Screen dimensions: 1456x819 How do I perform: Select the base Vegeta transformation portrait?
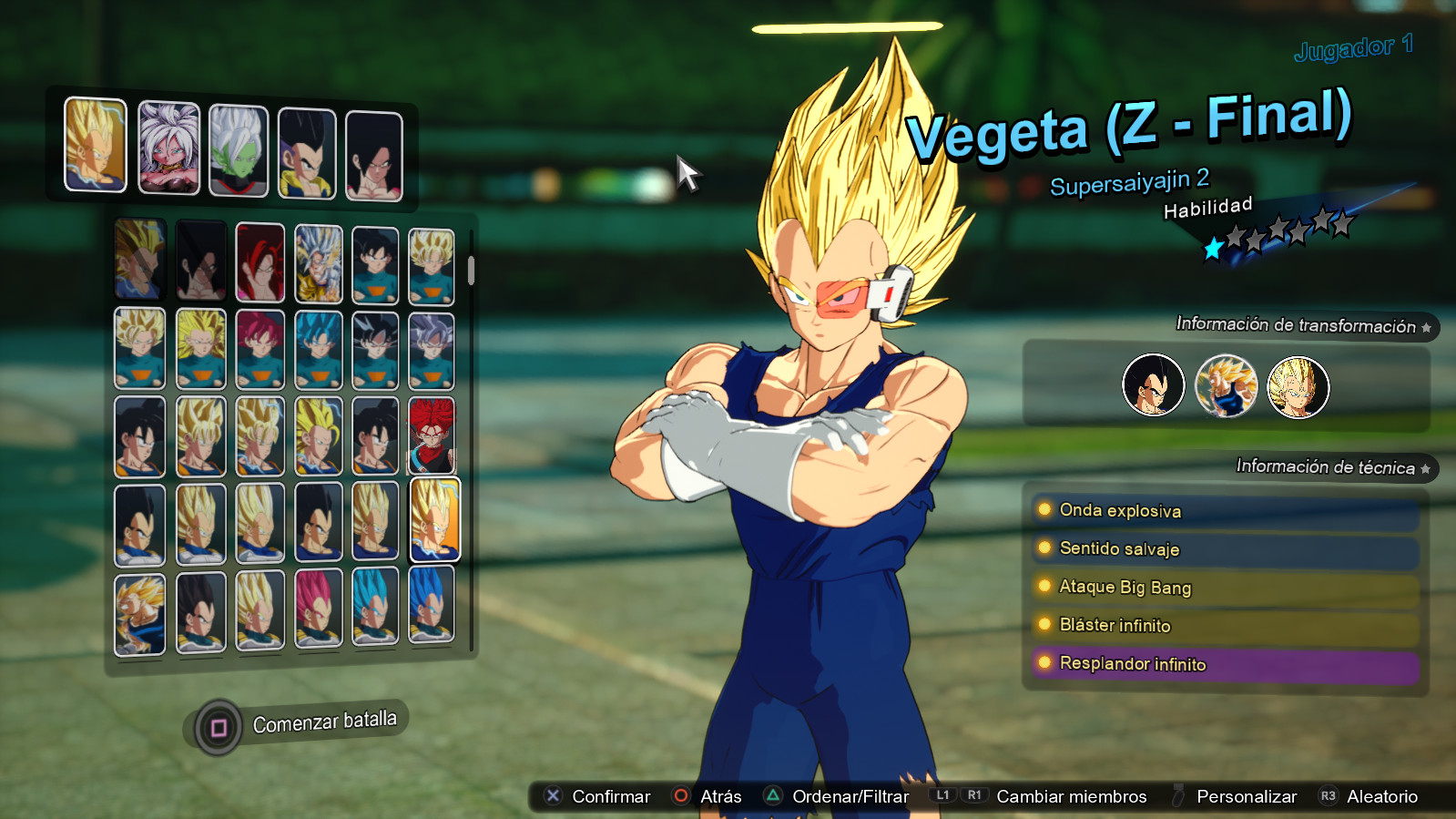click(x=1154, y=386)
